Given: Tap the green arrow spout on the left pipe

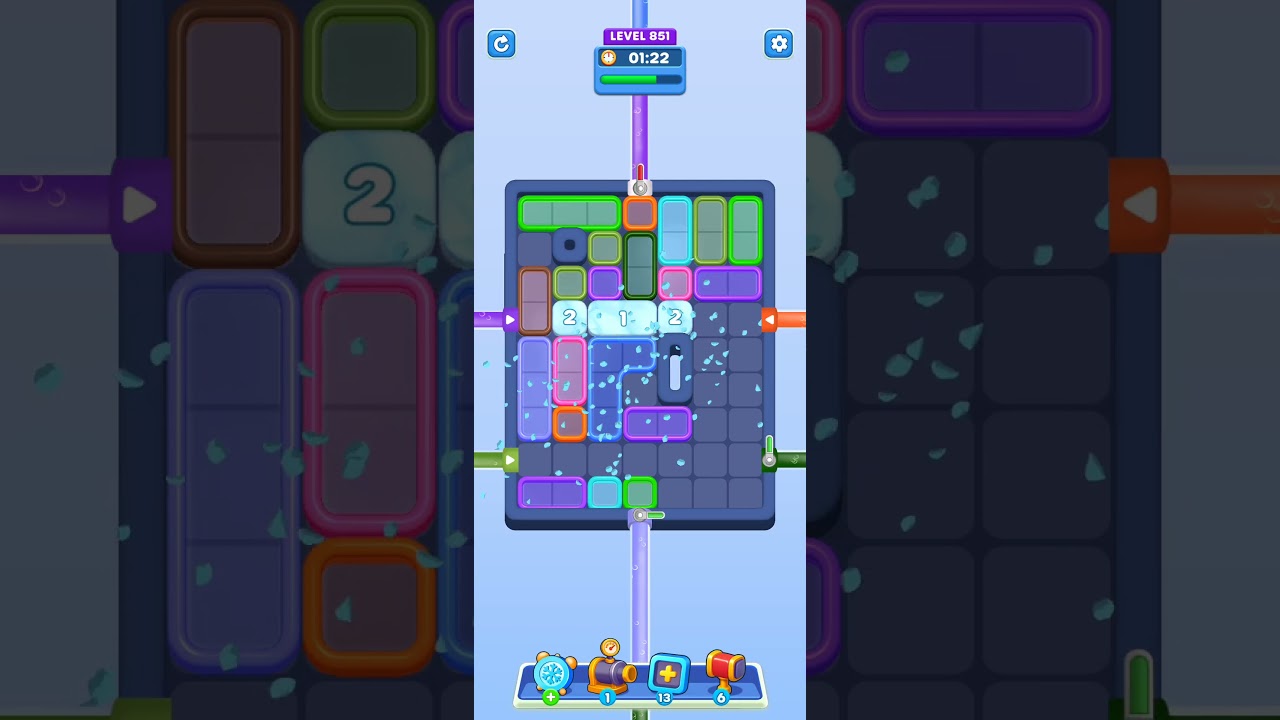Looking at the screenshot, I should (513, 460).
